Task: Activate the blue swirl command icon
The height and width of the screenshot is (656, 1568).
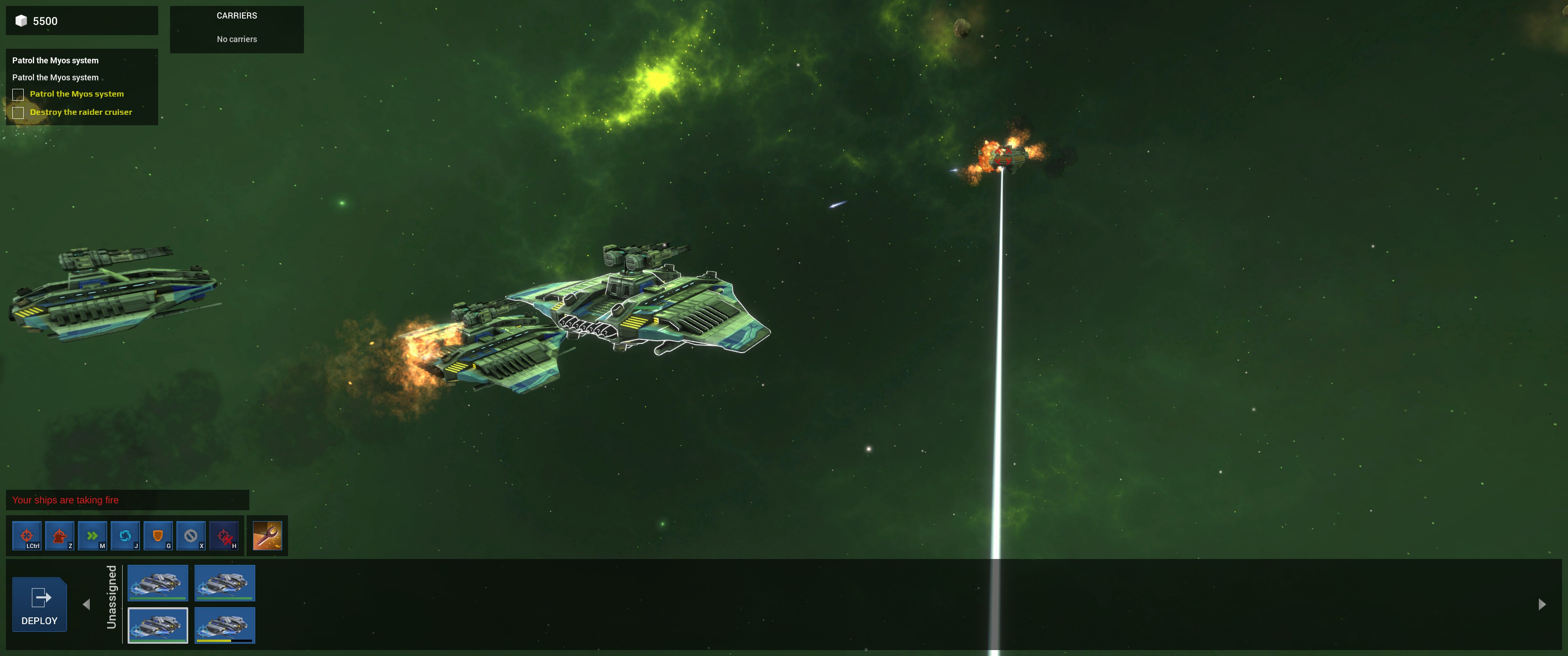Action: point(125,536)
